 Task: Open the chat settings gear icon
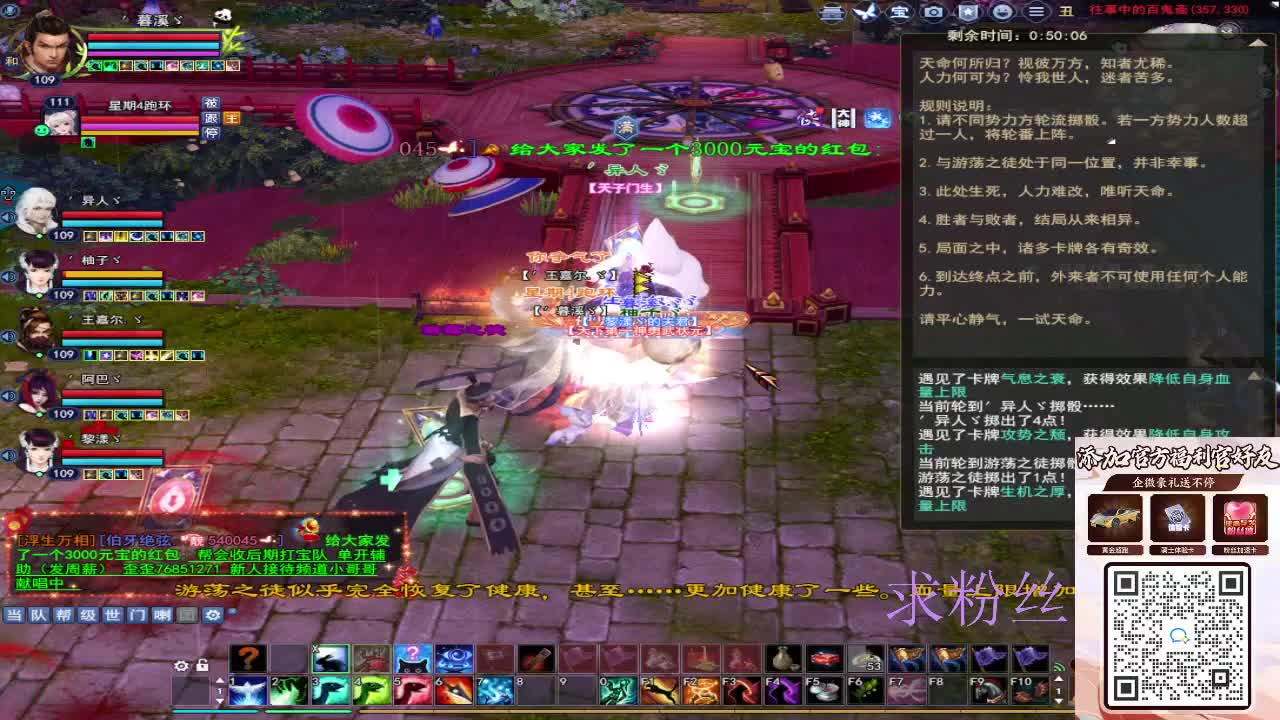pyautogui.click(x=213, y=614)
